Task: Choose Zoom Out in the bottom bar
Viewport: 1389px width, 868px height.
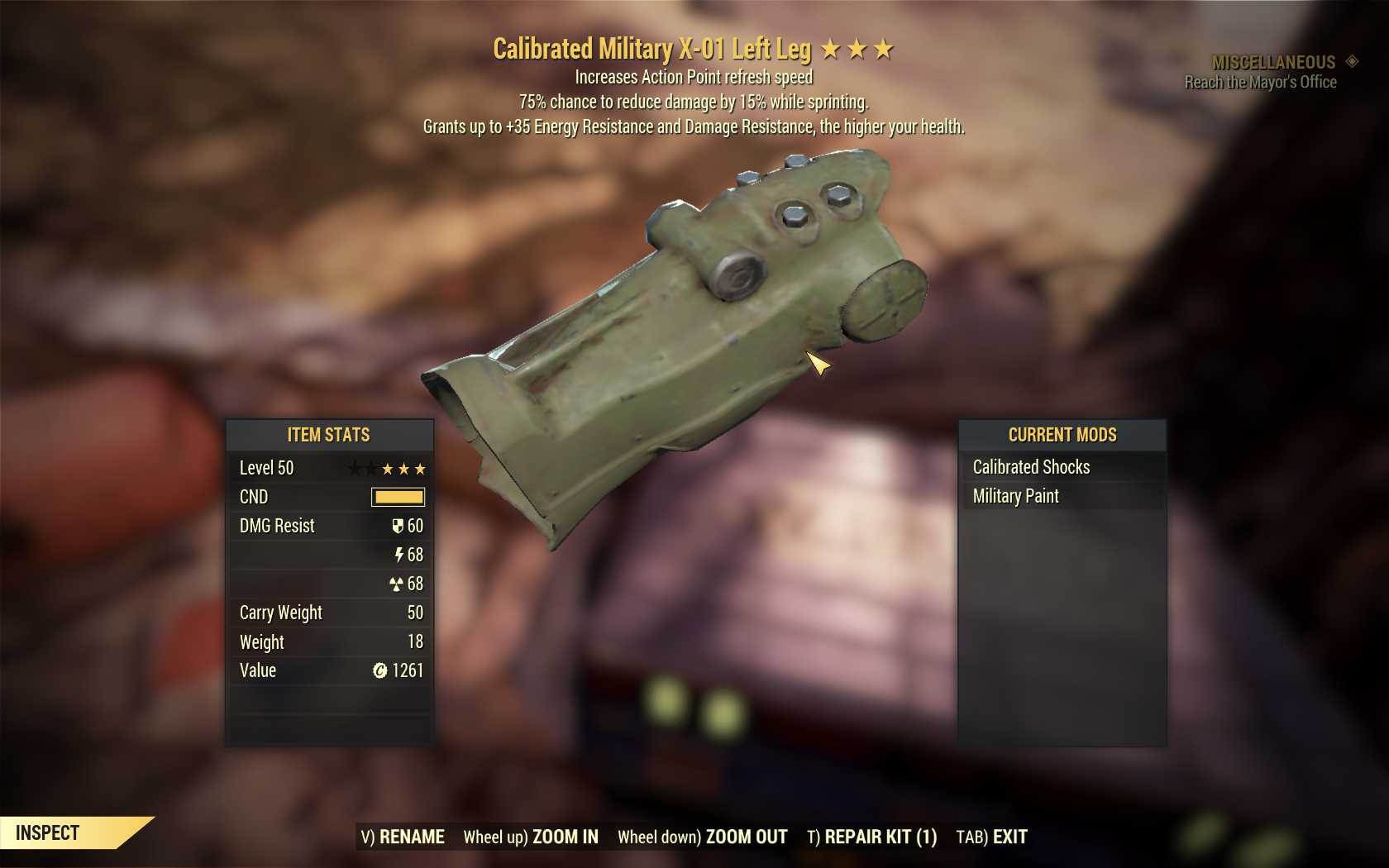Action: coord(703,837)
